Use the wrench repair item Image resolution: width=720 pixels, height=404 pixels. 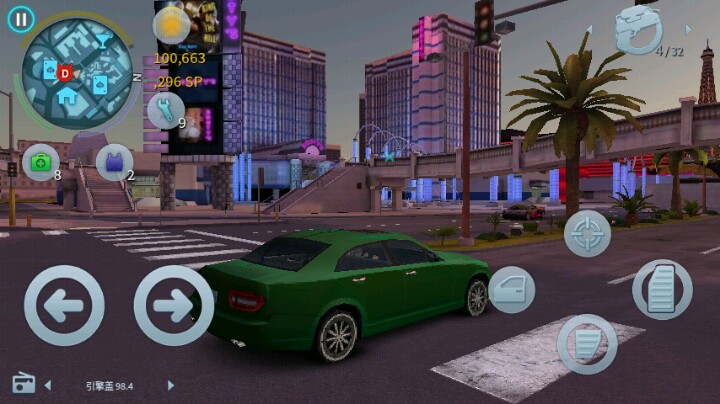tap(165, 110)
